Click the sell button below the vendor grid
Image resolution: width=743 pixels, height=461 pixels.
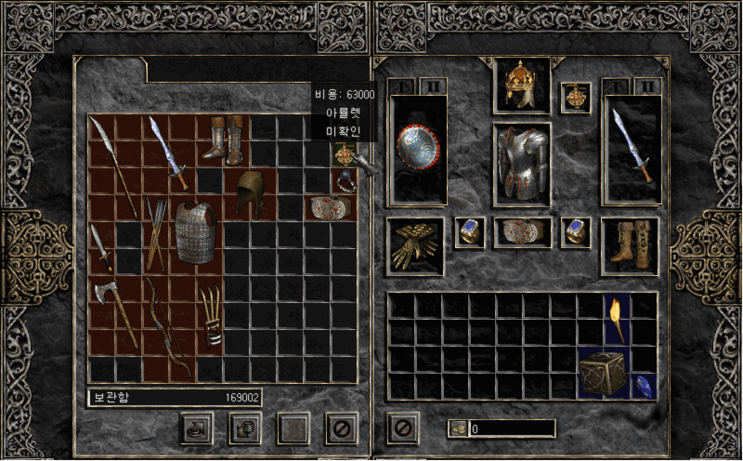point(243,428)
